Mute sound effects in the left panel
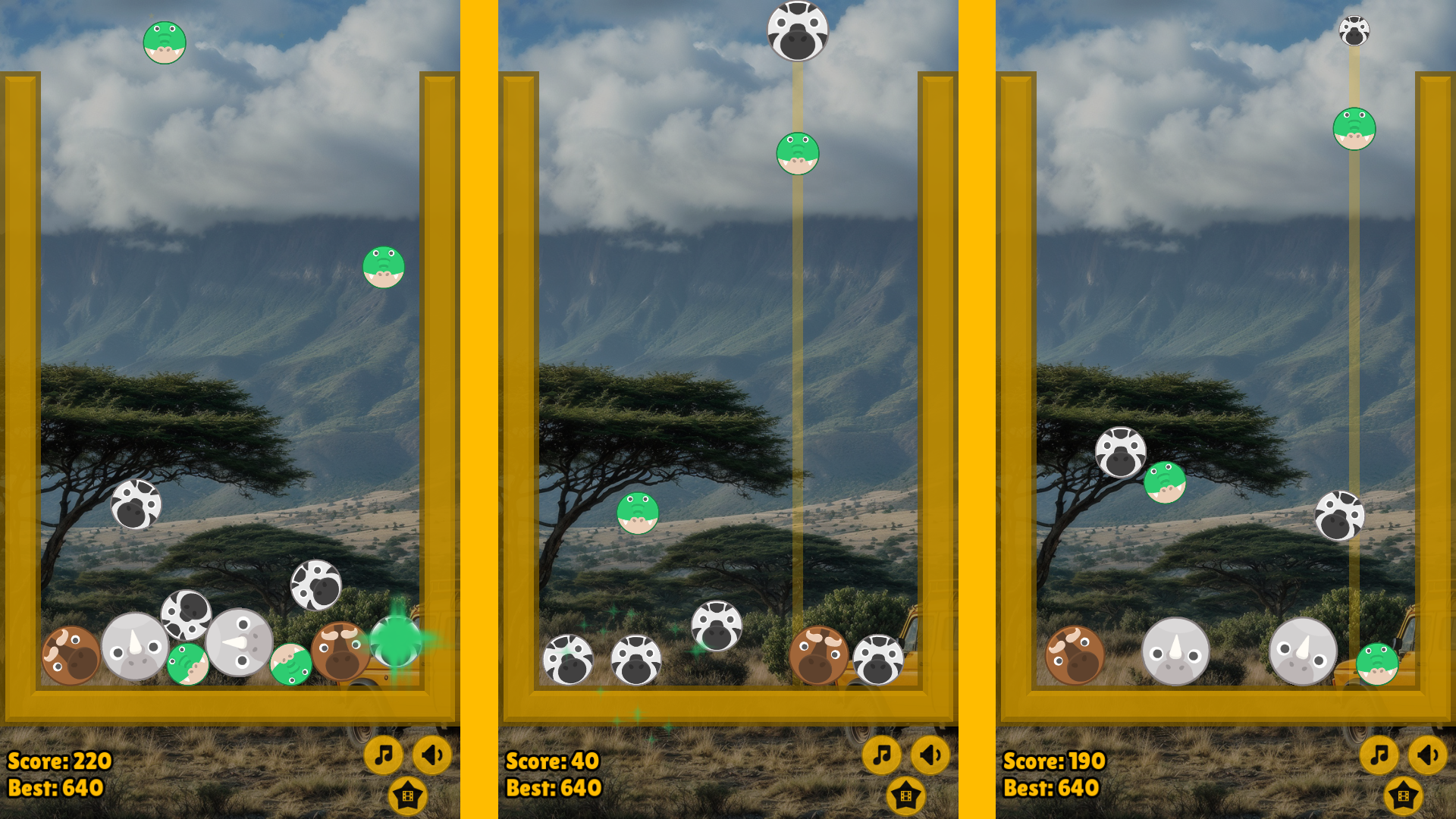 [431, 755]
